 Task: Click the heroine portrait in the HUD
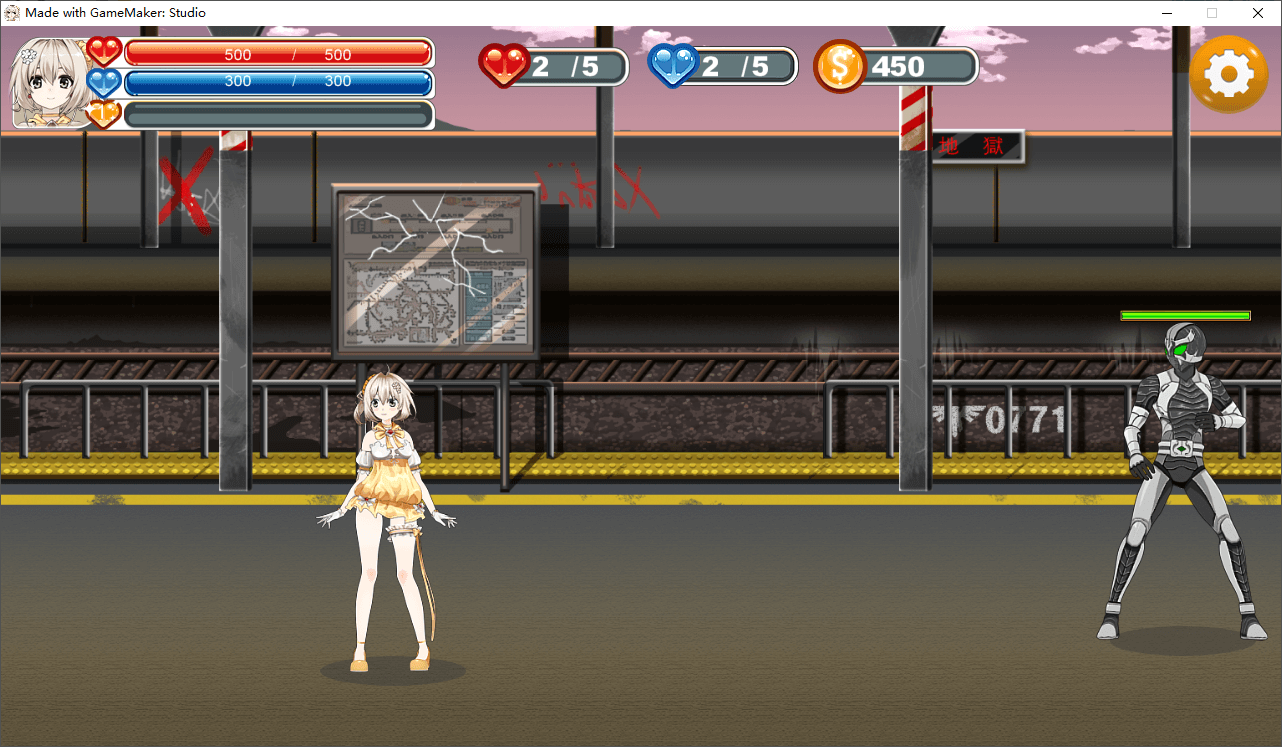pyautogui.click(x=49, y=83)
